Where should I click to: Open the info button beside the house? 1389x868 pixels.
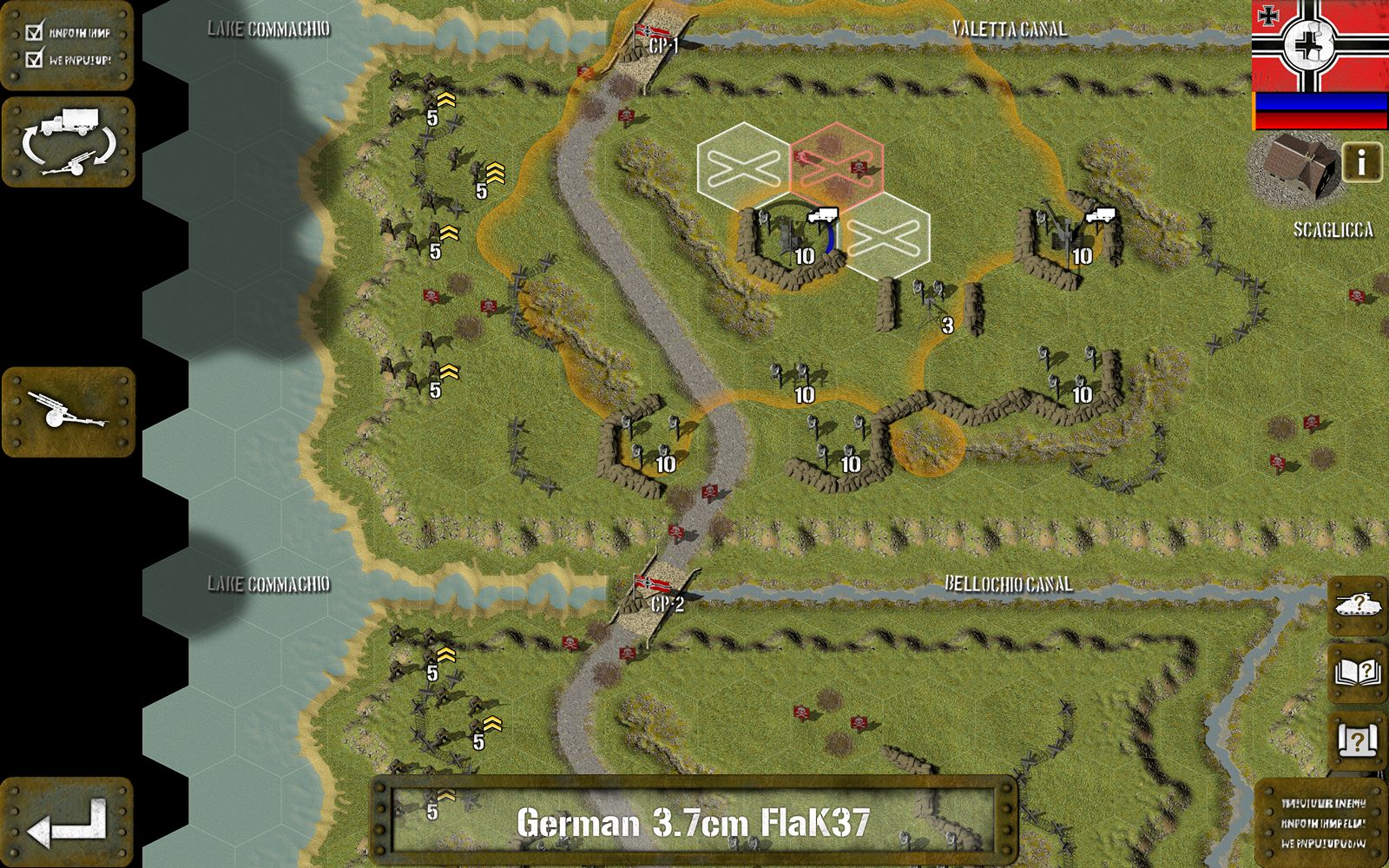coord(1361,162)
